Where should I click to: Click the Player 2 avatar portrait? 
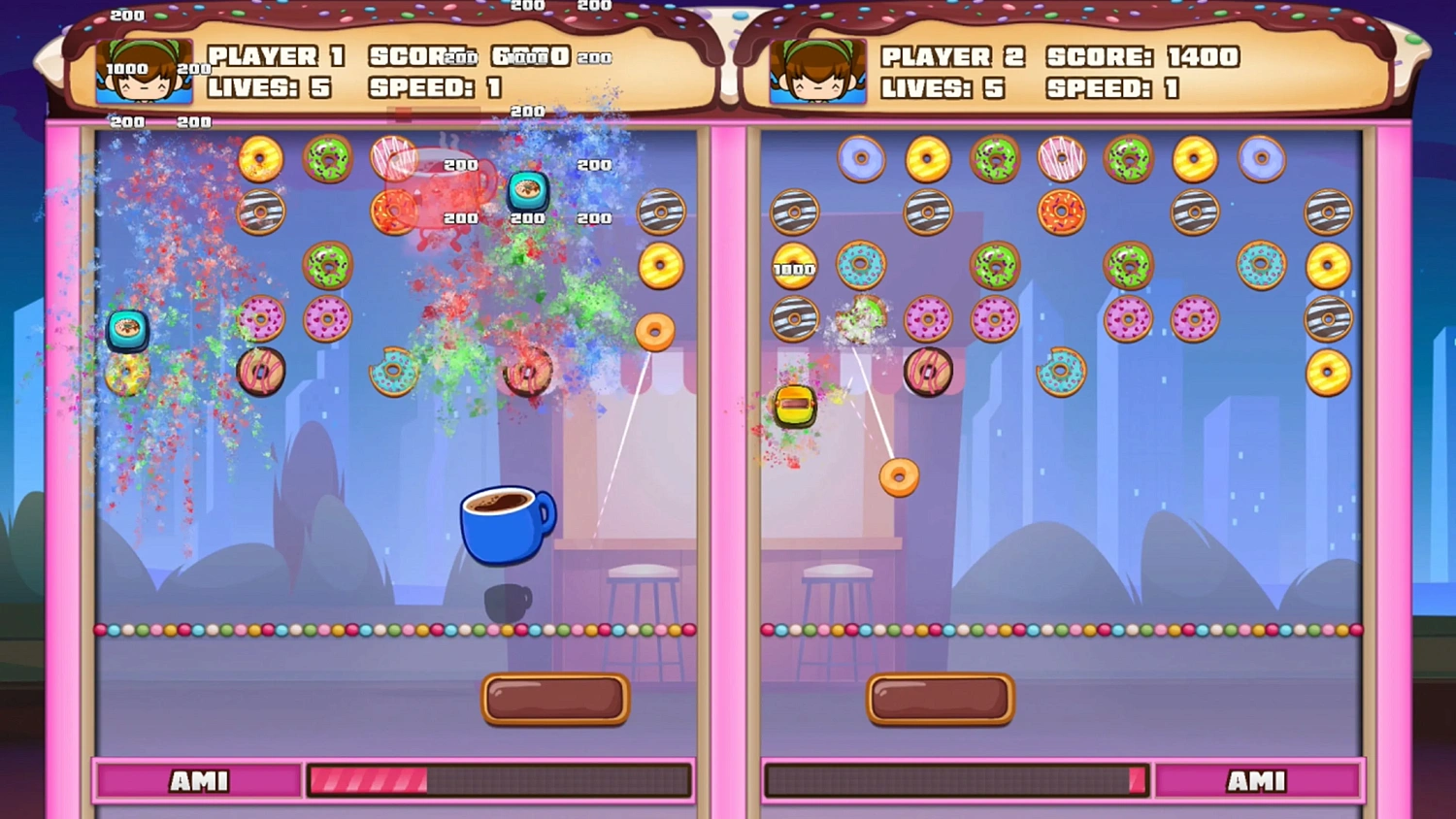817,70
